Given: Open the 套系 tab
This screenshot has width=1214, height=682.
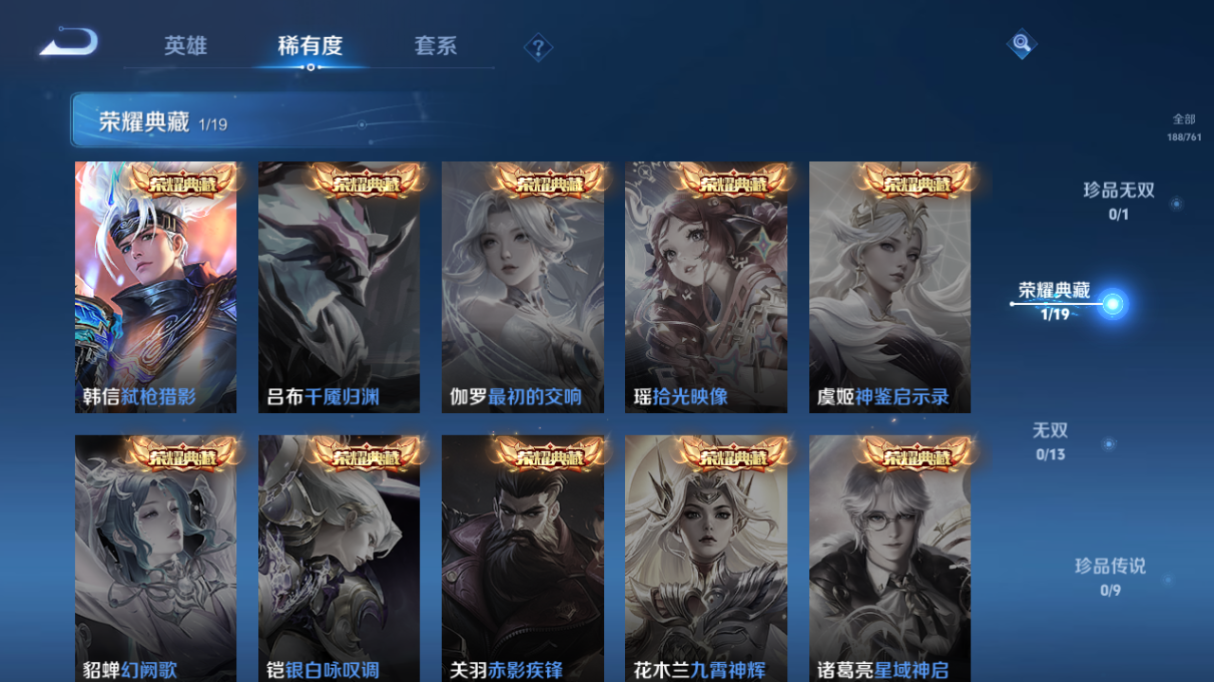Looking at the screenshot, I should point(435,46).
